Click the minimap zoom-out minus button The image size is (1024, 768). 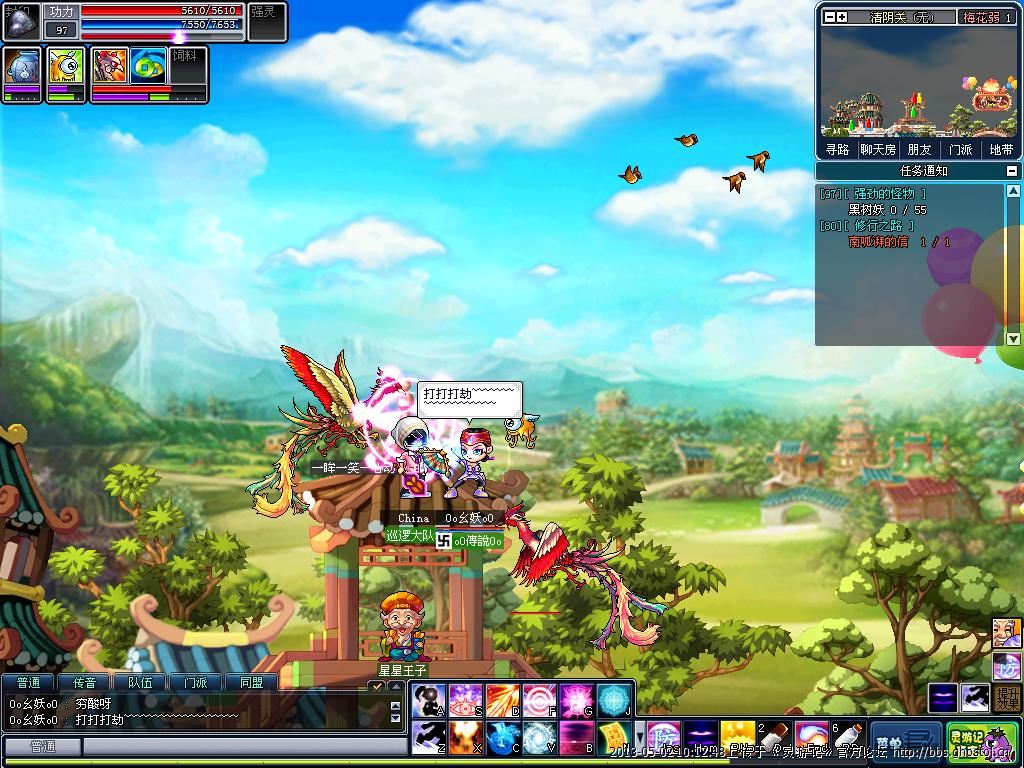[829, 17]
